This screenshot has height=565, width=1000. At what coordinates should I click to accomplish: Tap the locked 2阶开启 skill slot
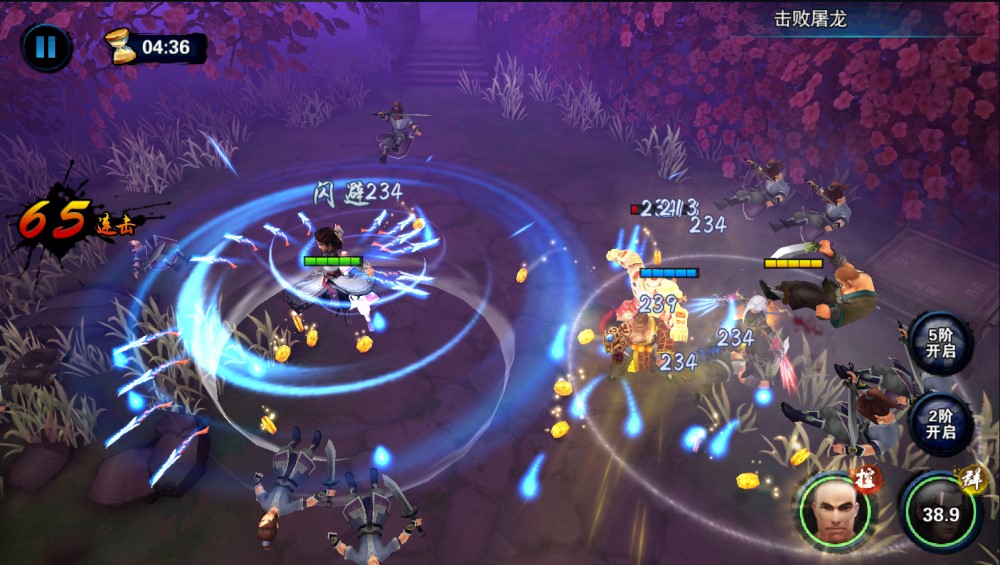coord(940,423)
